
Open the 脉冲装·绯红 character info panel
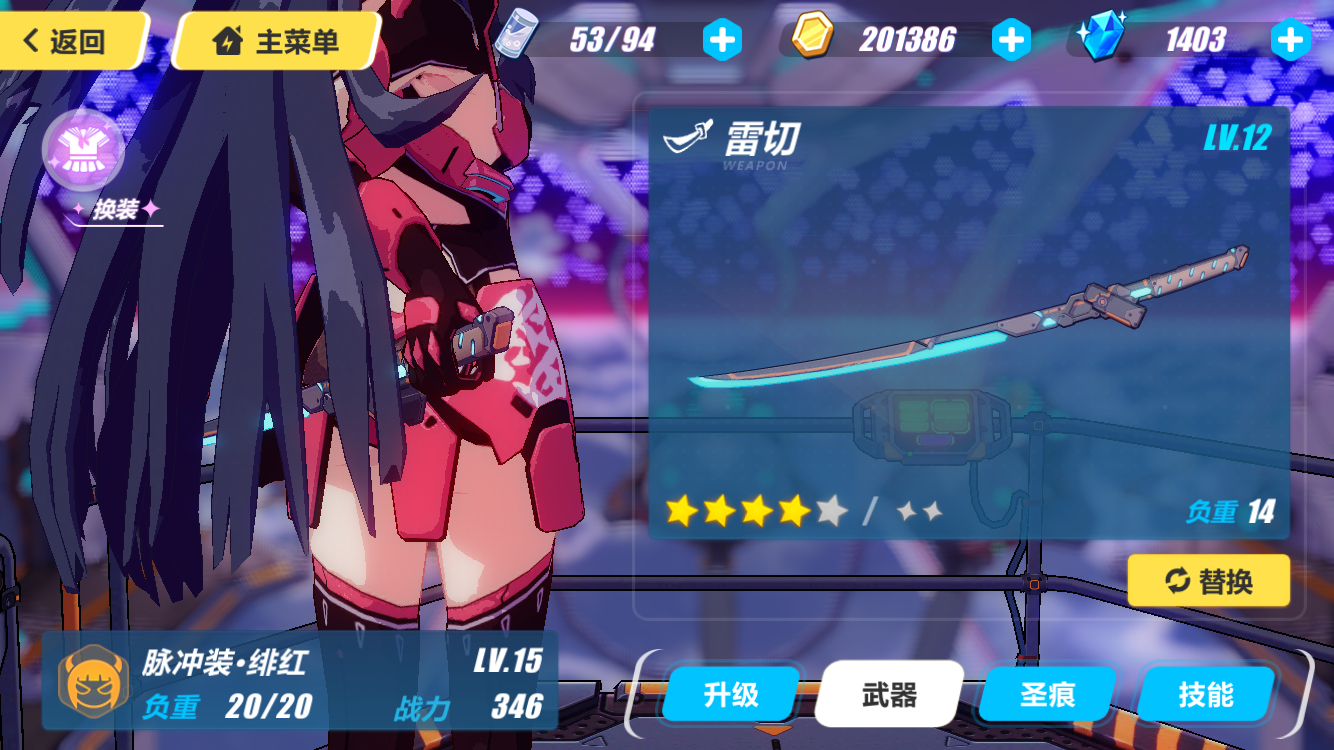[299, 681]
